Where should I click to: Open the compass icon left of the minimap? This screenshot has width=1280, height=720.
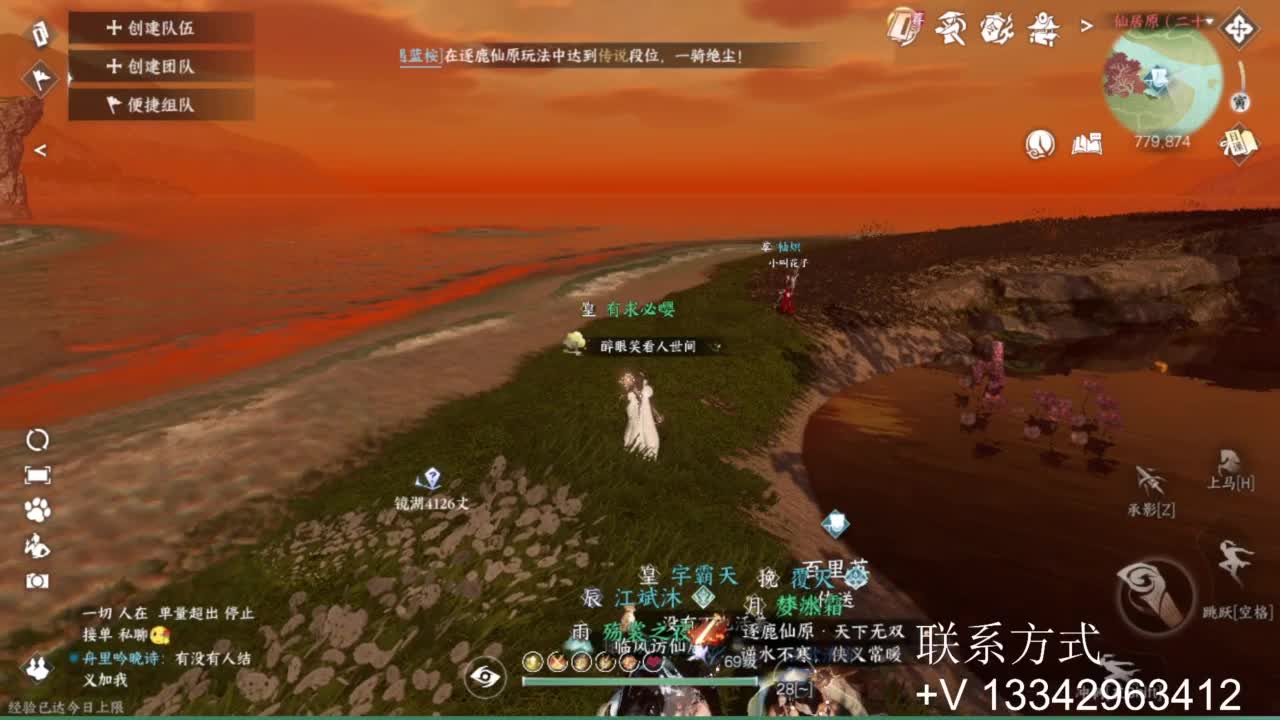[1238, 28]
